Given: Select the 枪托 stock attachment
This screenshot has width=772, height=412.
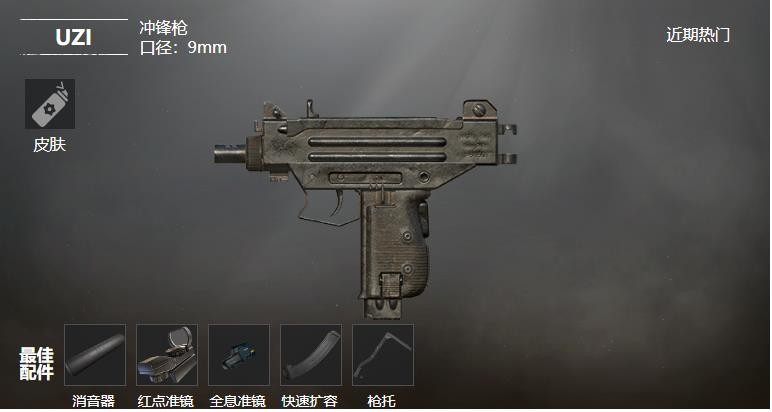Looking at the screenshot, I should tap(383, 355).
